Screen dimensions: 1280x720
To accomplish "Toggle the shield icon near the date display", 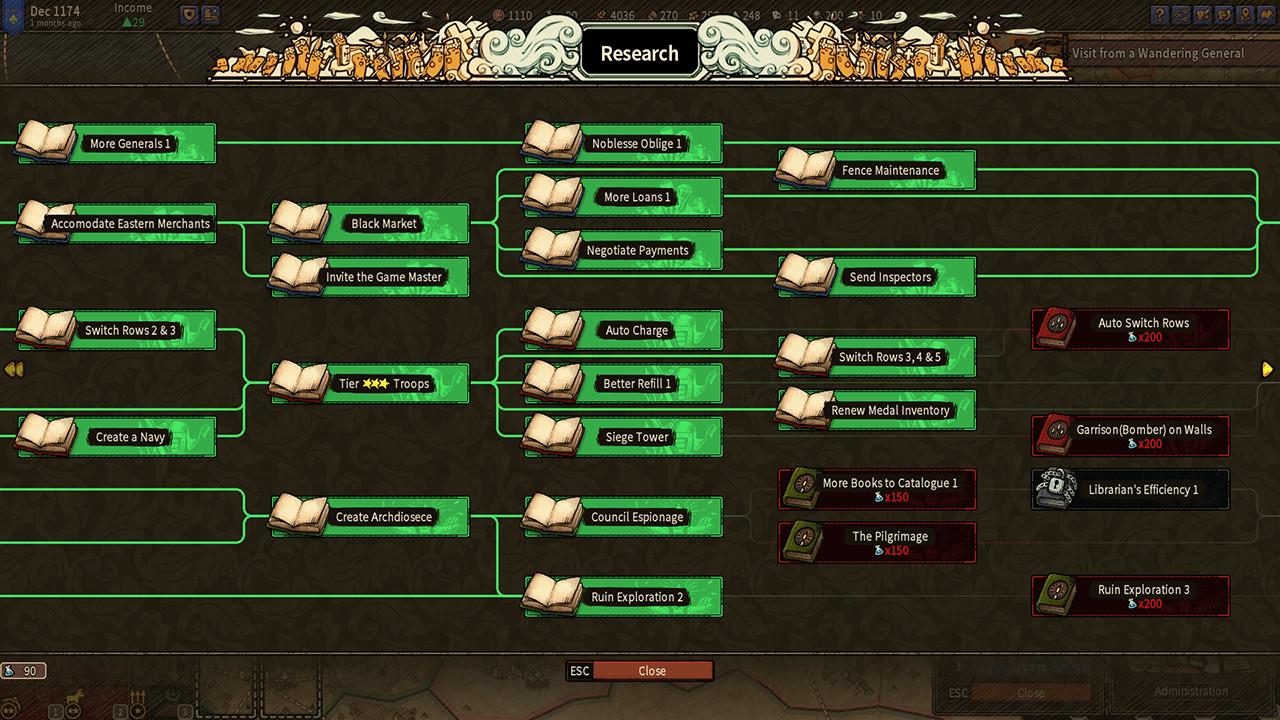I will [188, 13].
